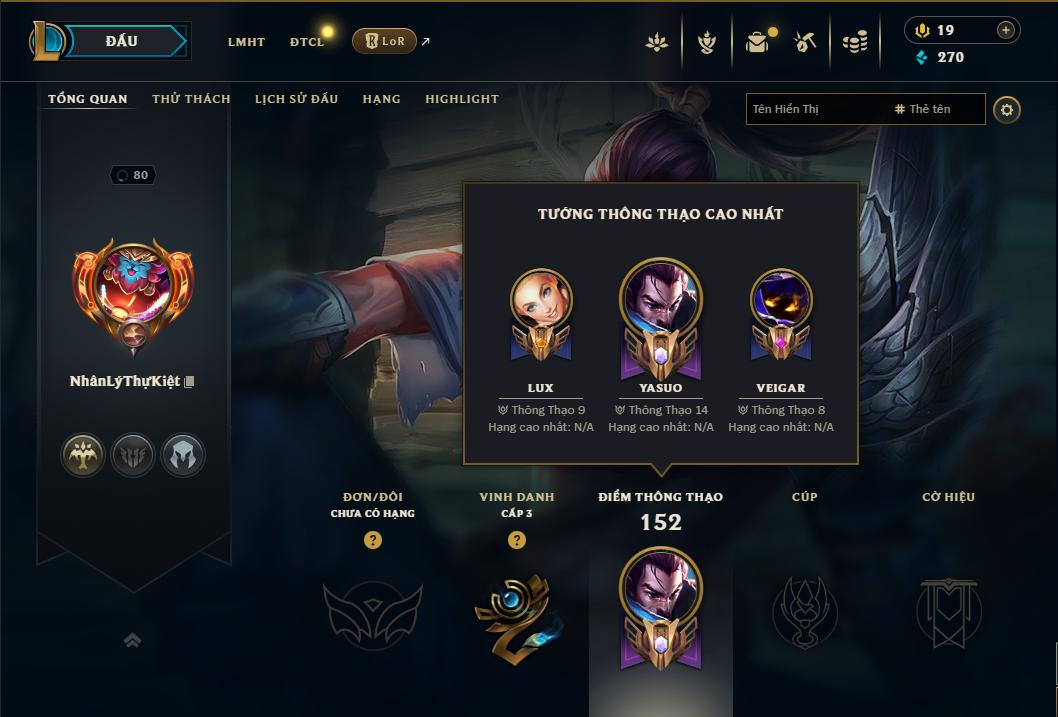The width and height of the screenshot is (1058, 717).
Task: Select the HẠNG tab
Action: point(381,99)
